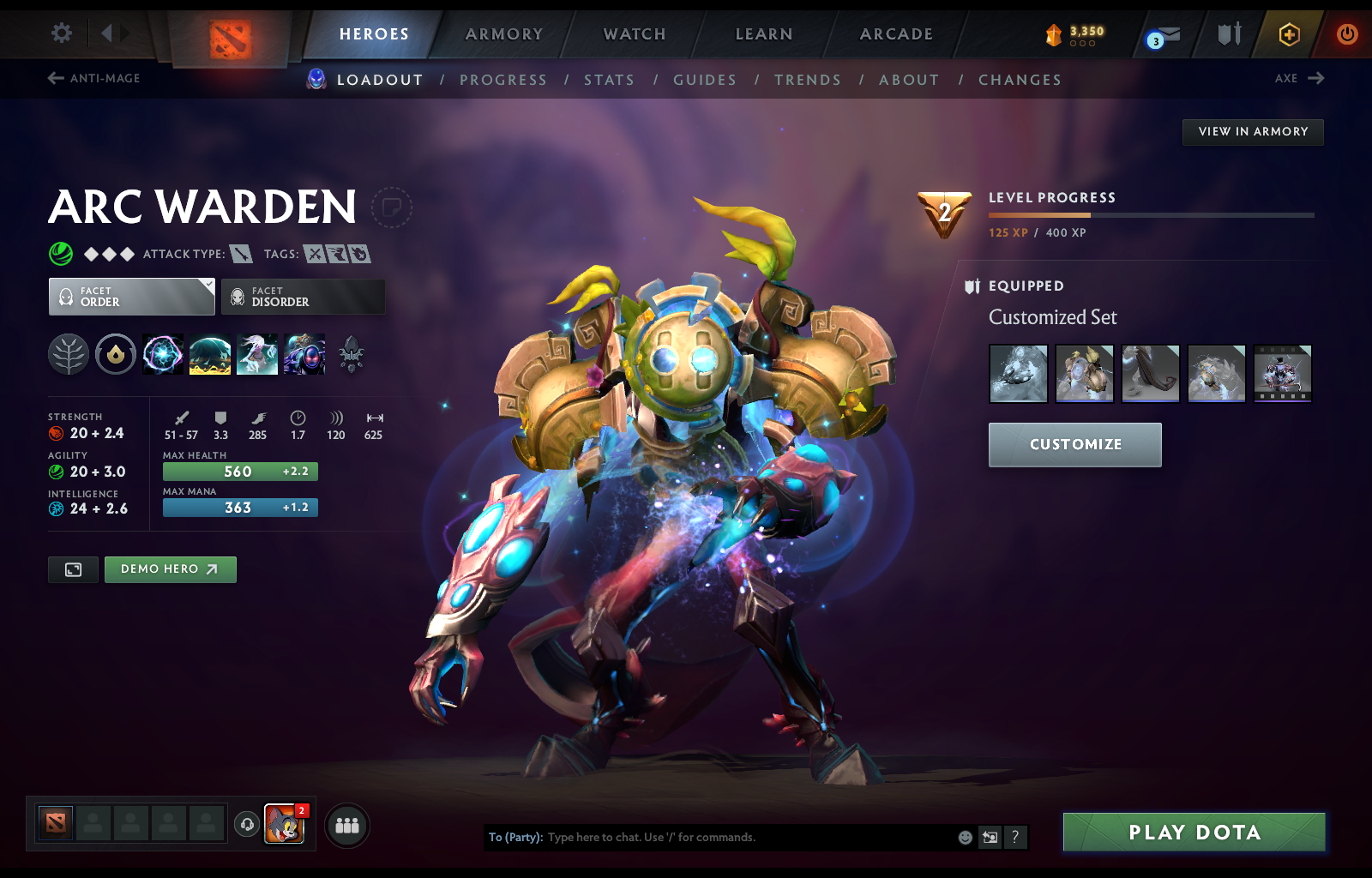1372x878 pixels.
Task: Select the Tempest Double ability icon
Action: [304, 354]
